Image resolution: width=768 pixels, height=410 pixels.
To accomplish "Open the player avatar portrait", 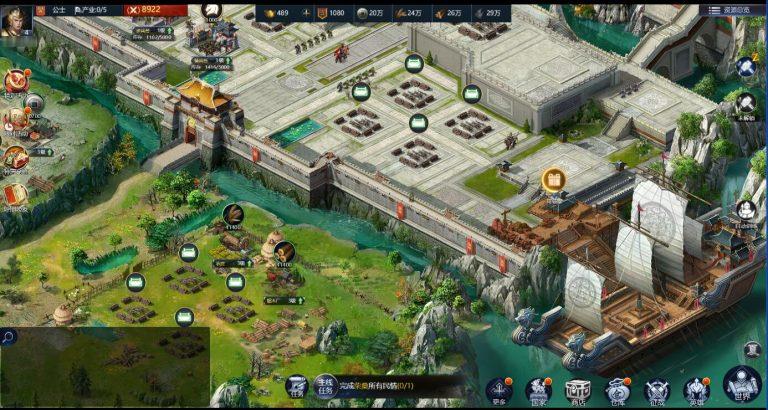I will (x=16, y=20).
